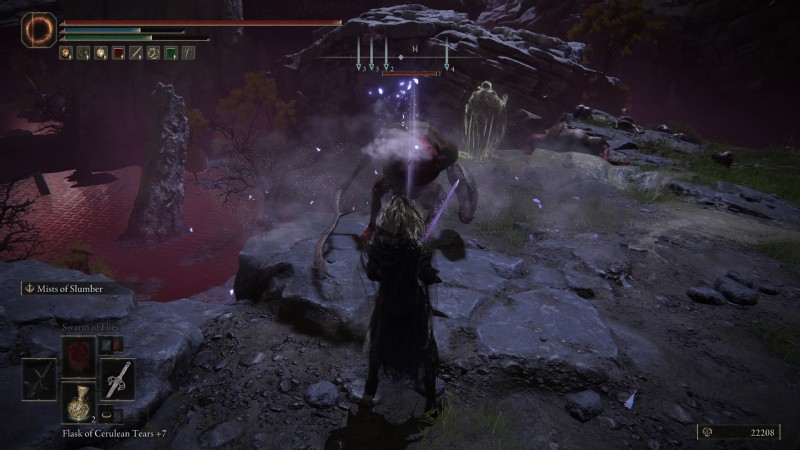Screen dimensions: 800x450
Task: Click the solid dark red square status icon
Action: (118, 52)
